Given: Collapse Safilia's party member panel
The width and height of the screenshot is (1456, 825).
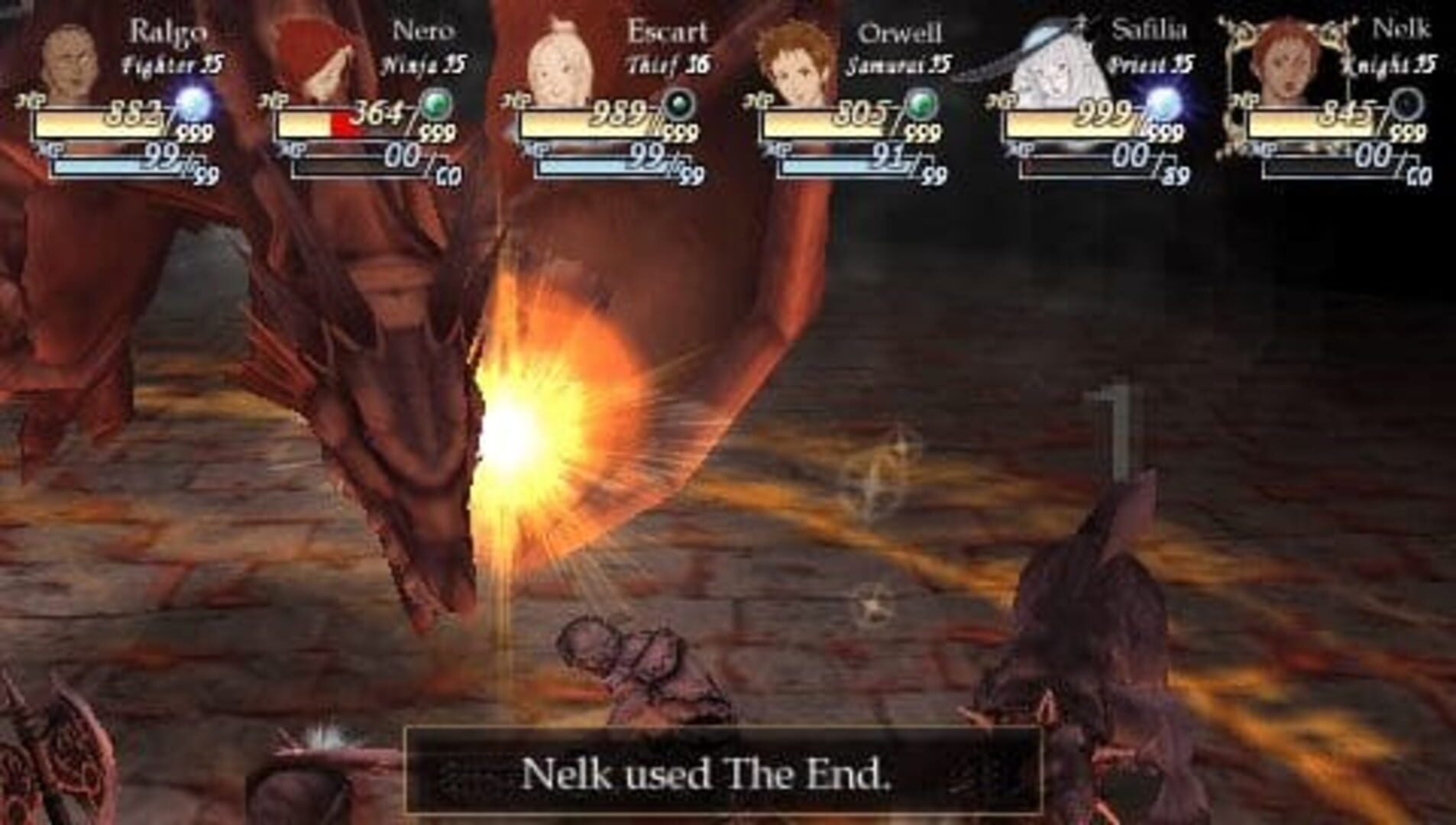Looking at the screenshot, I should pyautogui.click(x=1092, y=99).
